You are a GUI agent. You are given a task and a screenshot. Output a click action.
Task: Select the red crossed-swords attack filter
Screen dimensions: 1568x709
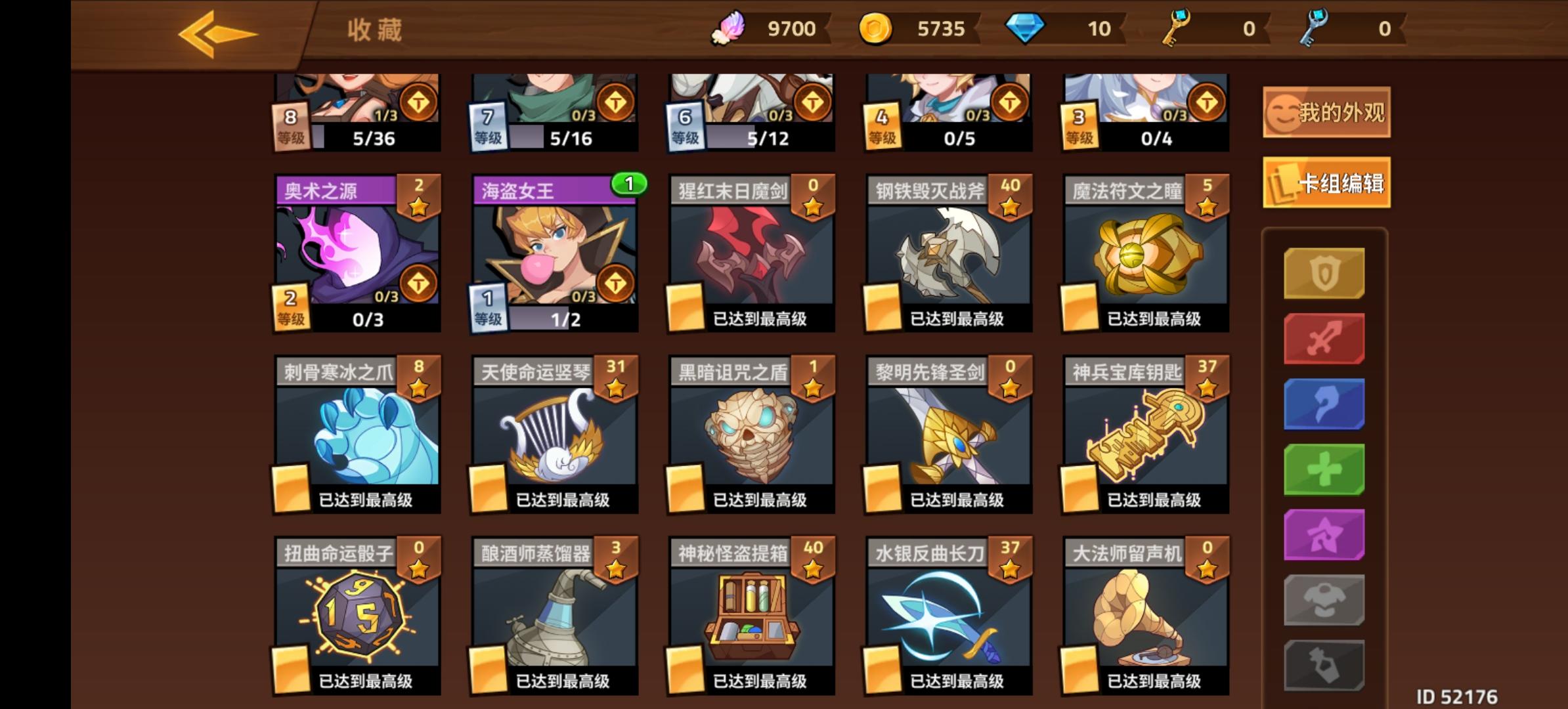coord(1324,337)
